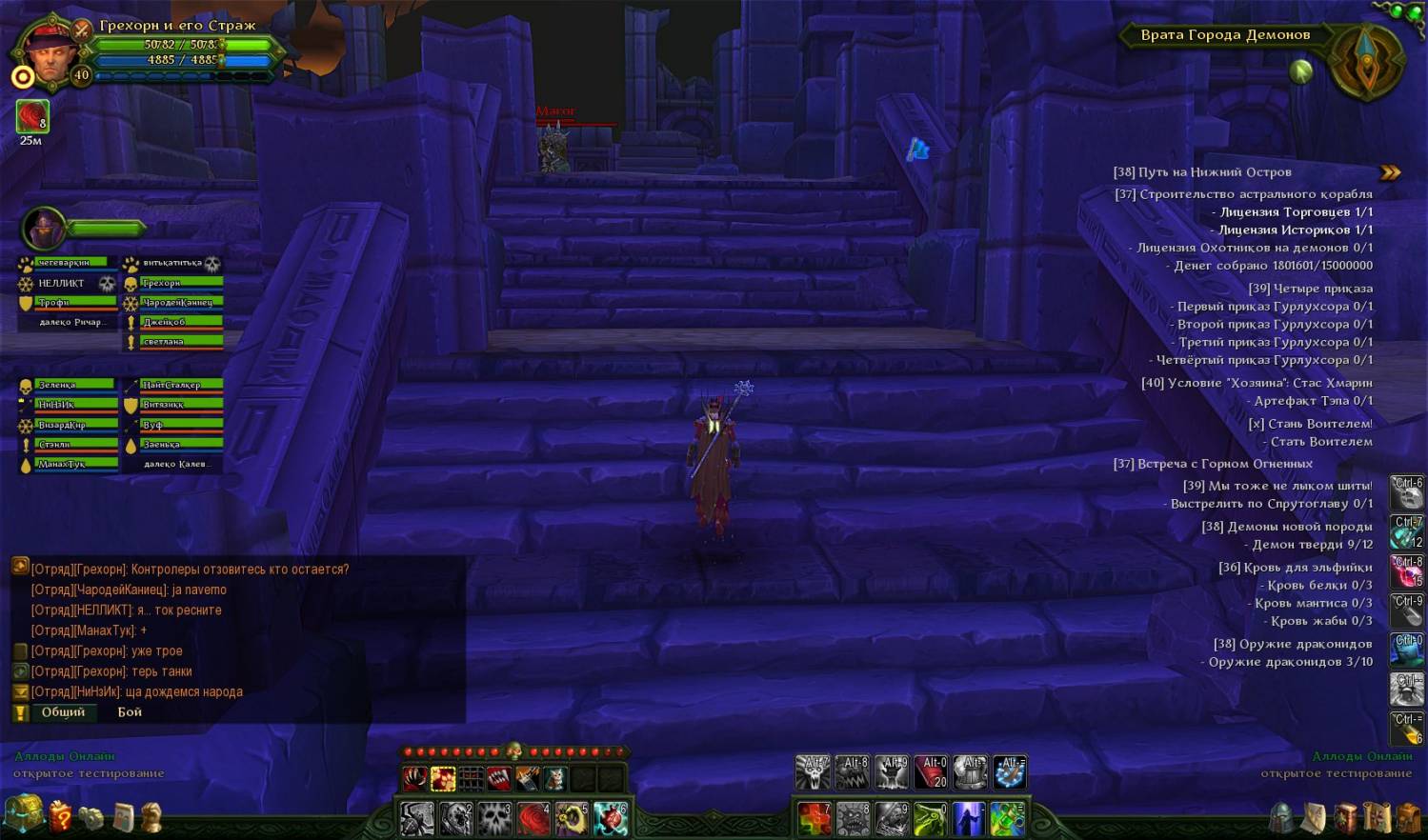Activate the red claw pet ability
Screen dimensions: 1428x840
click(414, 779)
